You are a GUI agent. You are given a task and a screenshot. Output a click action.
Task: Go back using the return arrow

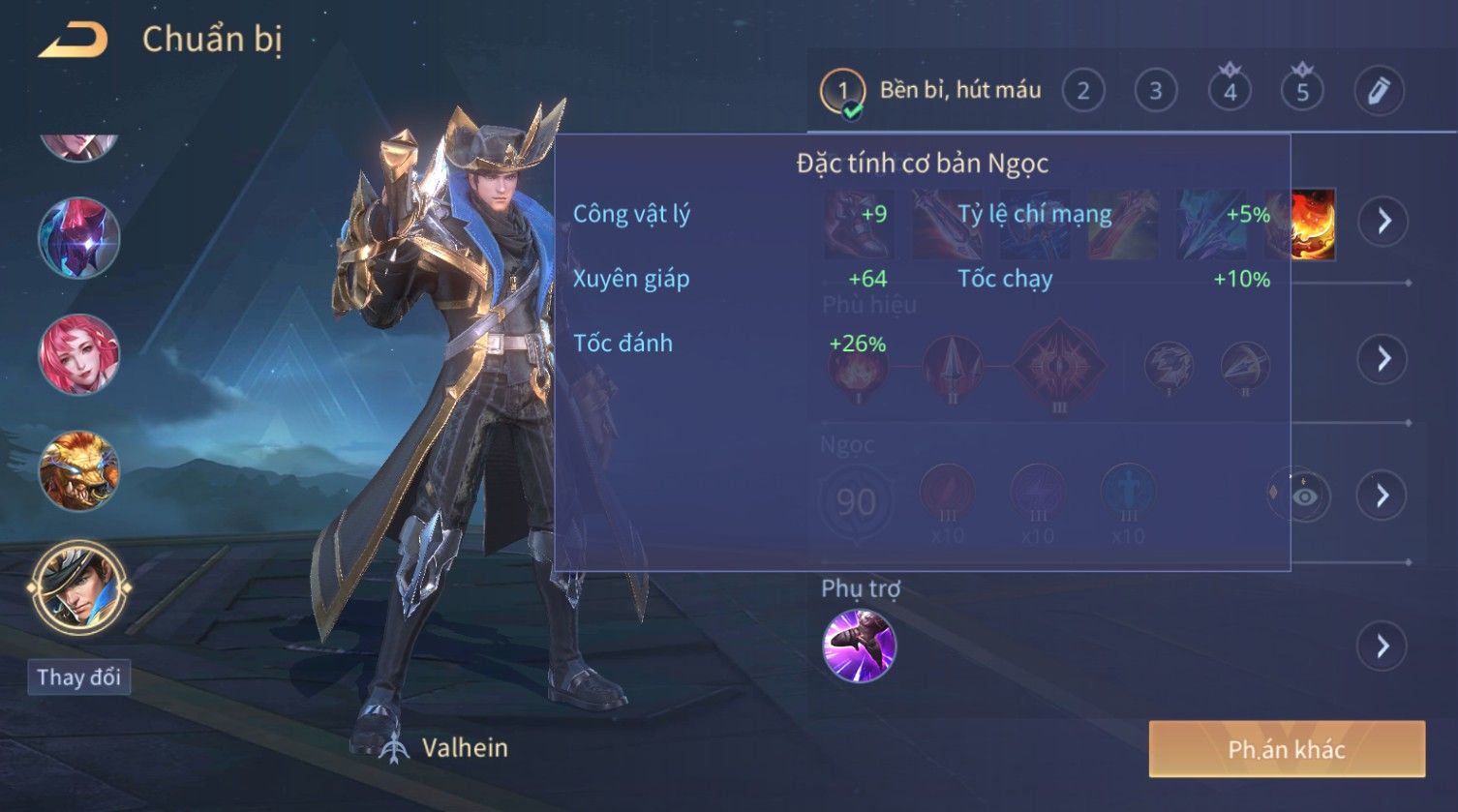tap(73, 41)
